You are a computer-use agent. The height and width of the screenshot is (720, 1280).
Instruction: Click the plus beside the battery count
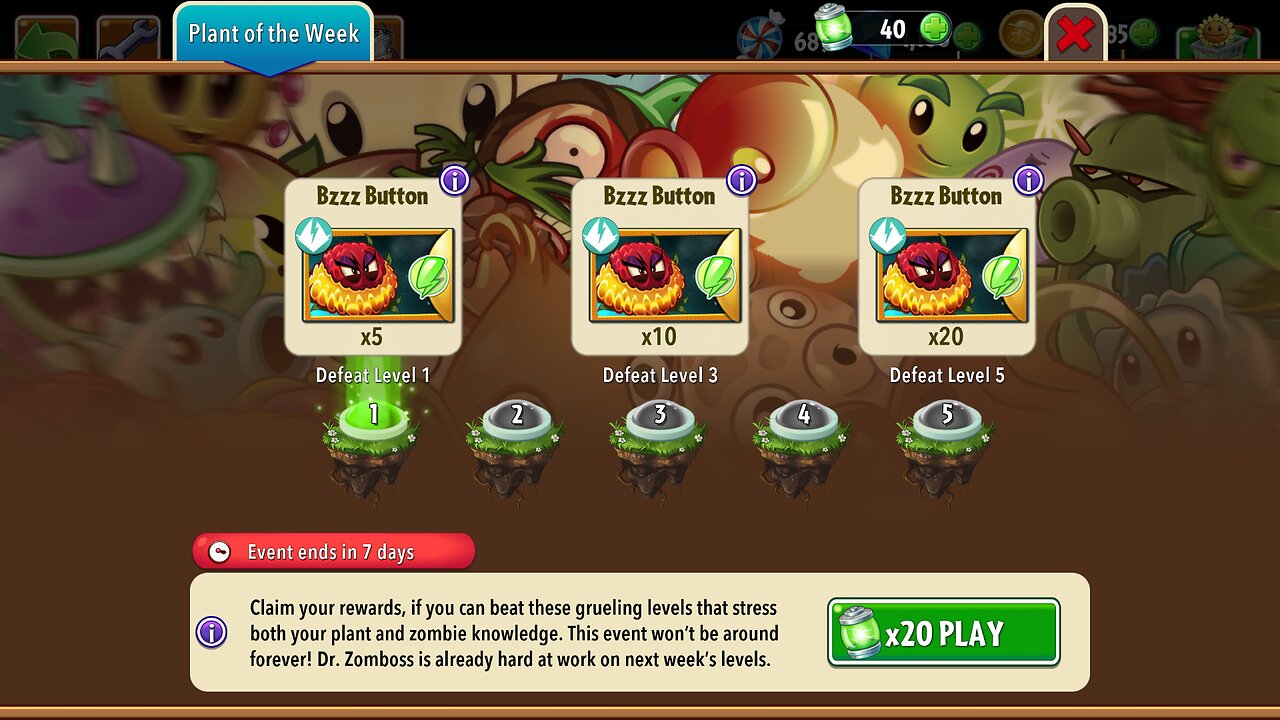[932, 28]
